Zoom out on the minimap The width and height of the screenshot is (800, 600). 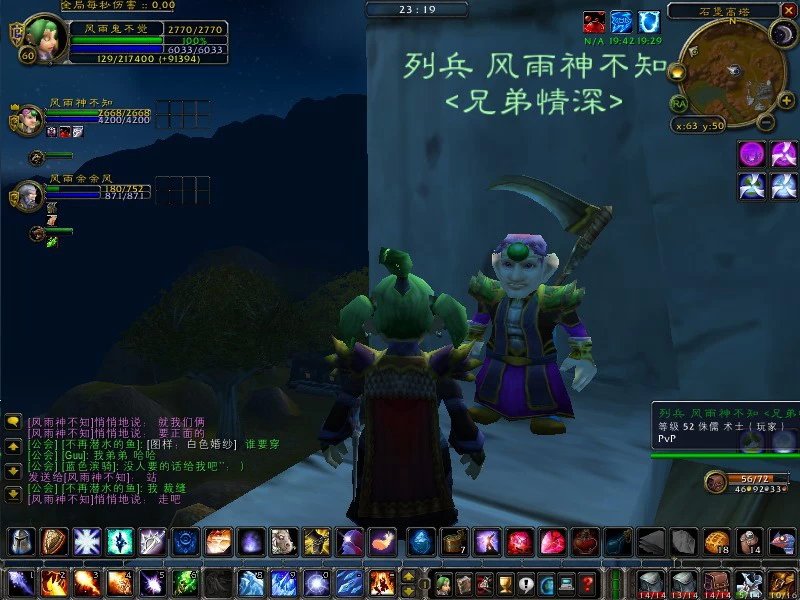pos(765,123)
